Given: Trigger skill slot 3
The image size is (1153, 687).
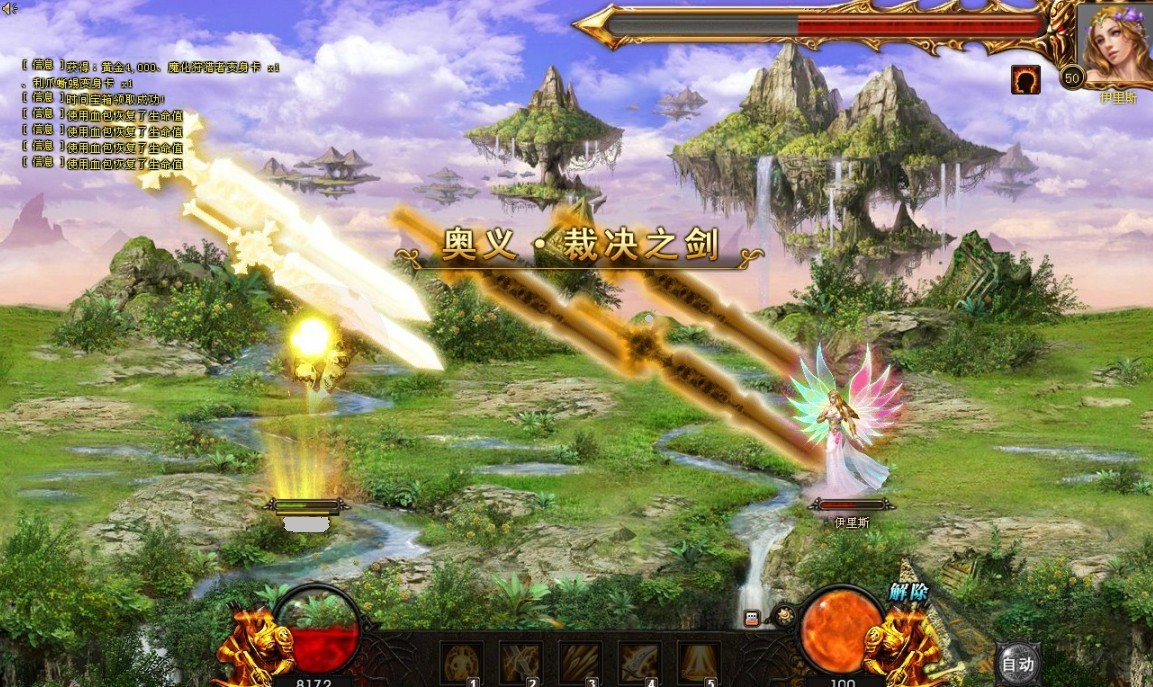Looking at the screenshot, I should coord(580,662).
